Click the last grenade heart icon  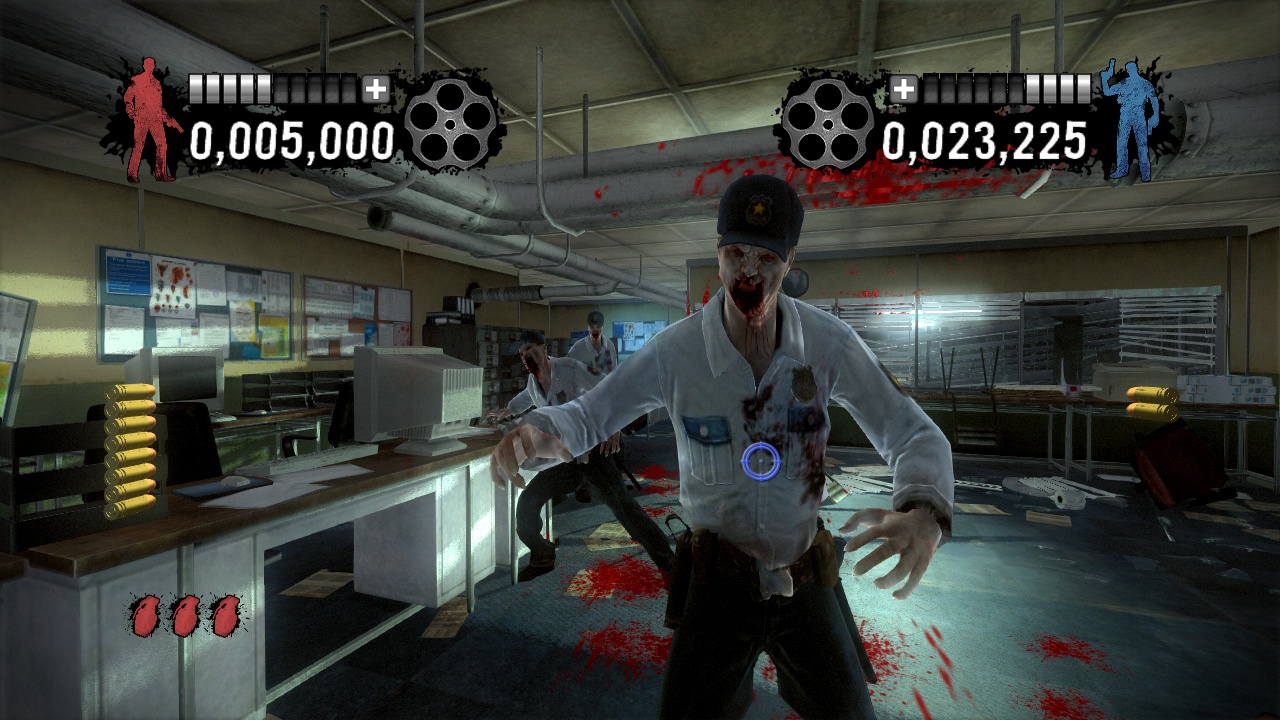225,615
